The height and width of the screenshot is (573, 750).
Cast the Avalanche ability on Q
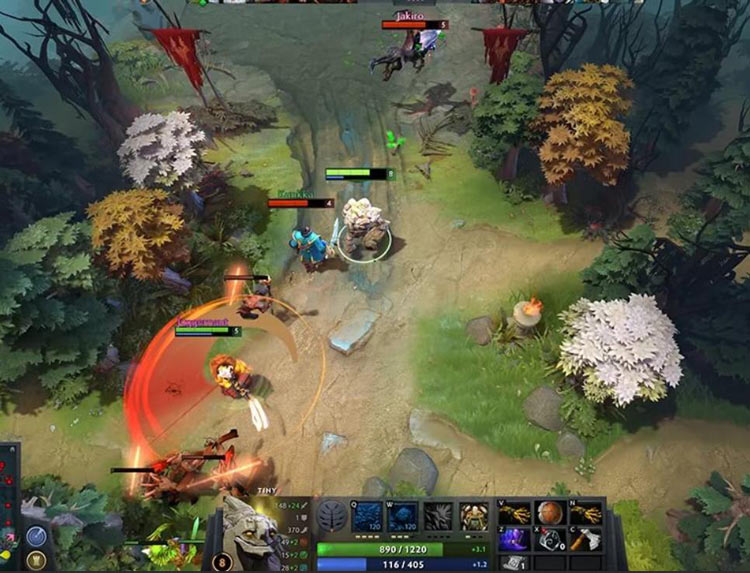pyautogui.click(x=367, y=516)
